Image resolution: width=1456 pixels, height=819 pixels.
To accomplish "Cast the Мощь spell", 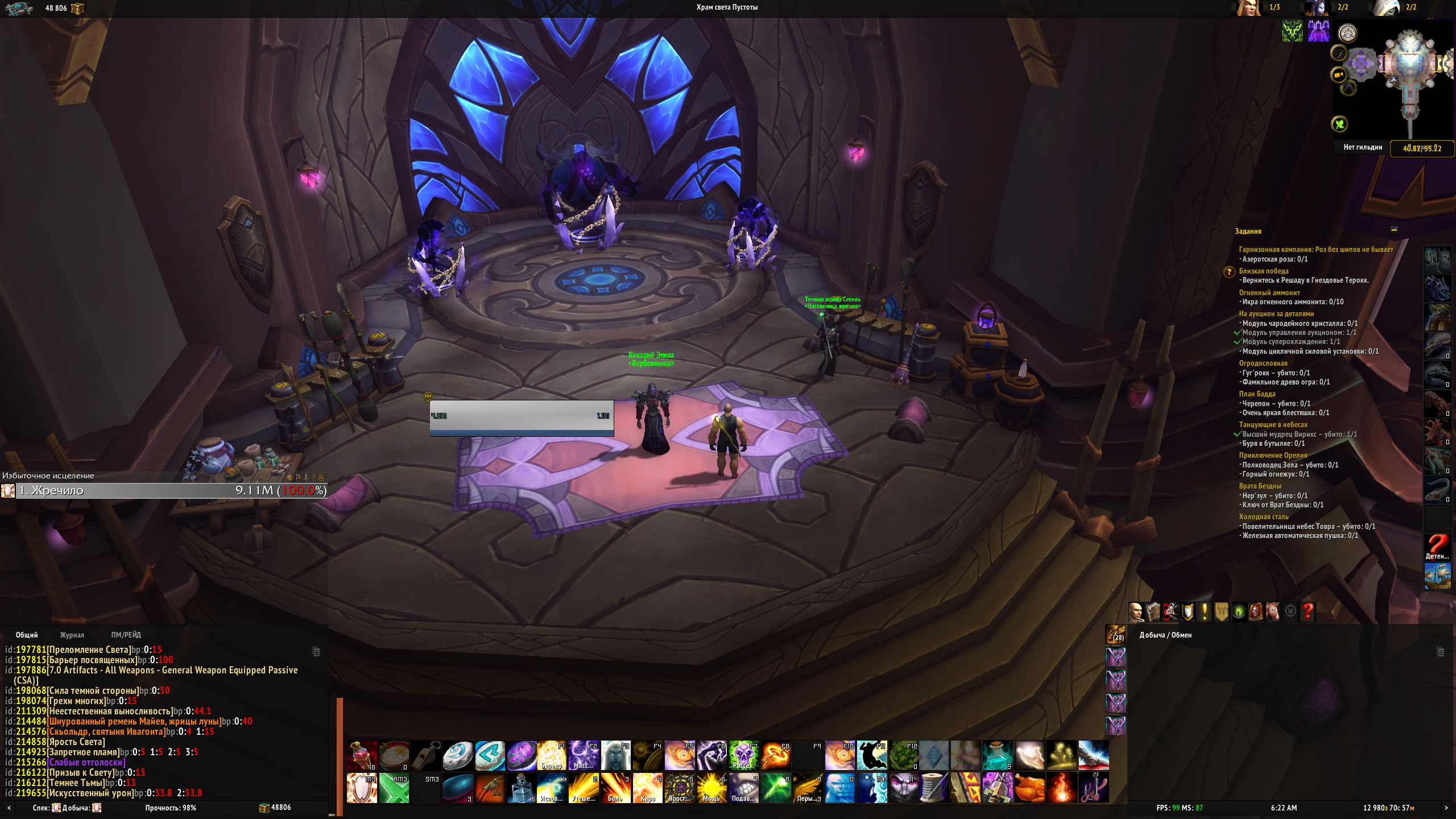I will pos(712,788).
